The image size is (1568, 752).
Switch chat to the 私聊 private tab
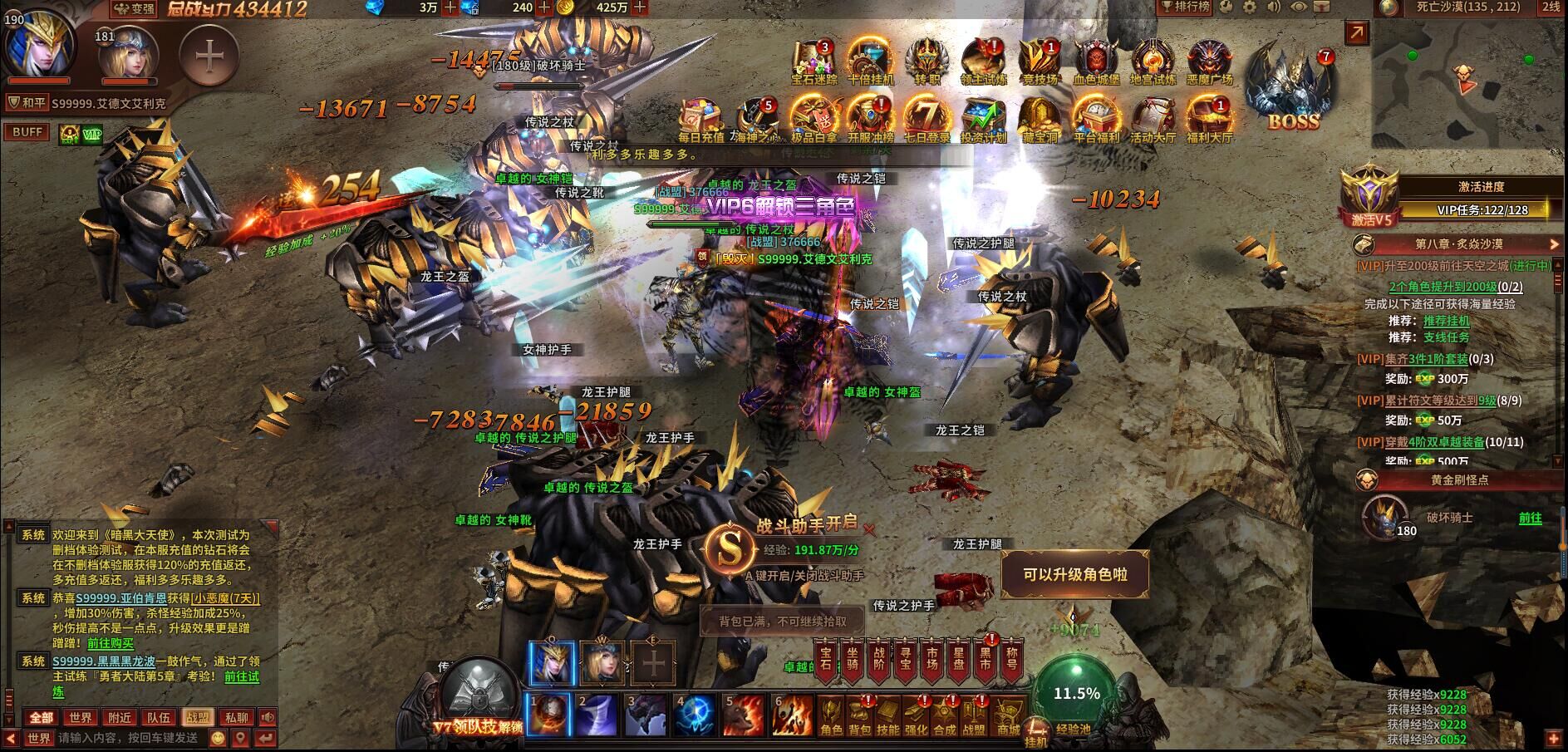[237, 717]
